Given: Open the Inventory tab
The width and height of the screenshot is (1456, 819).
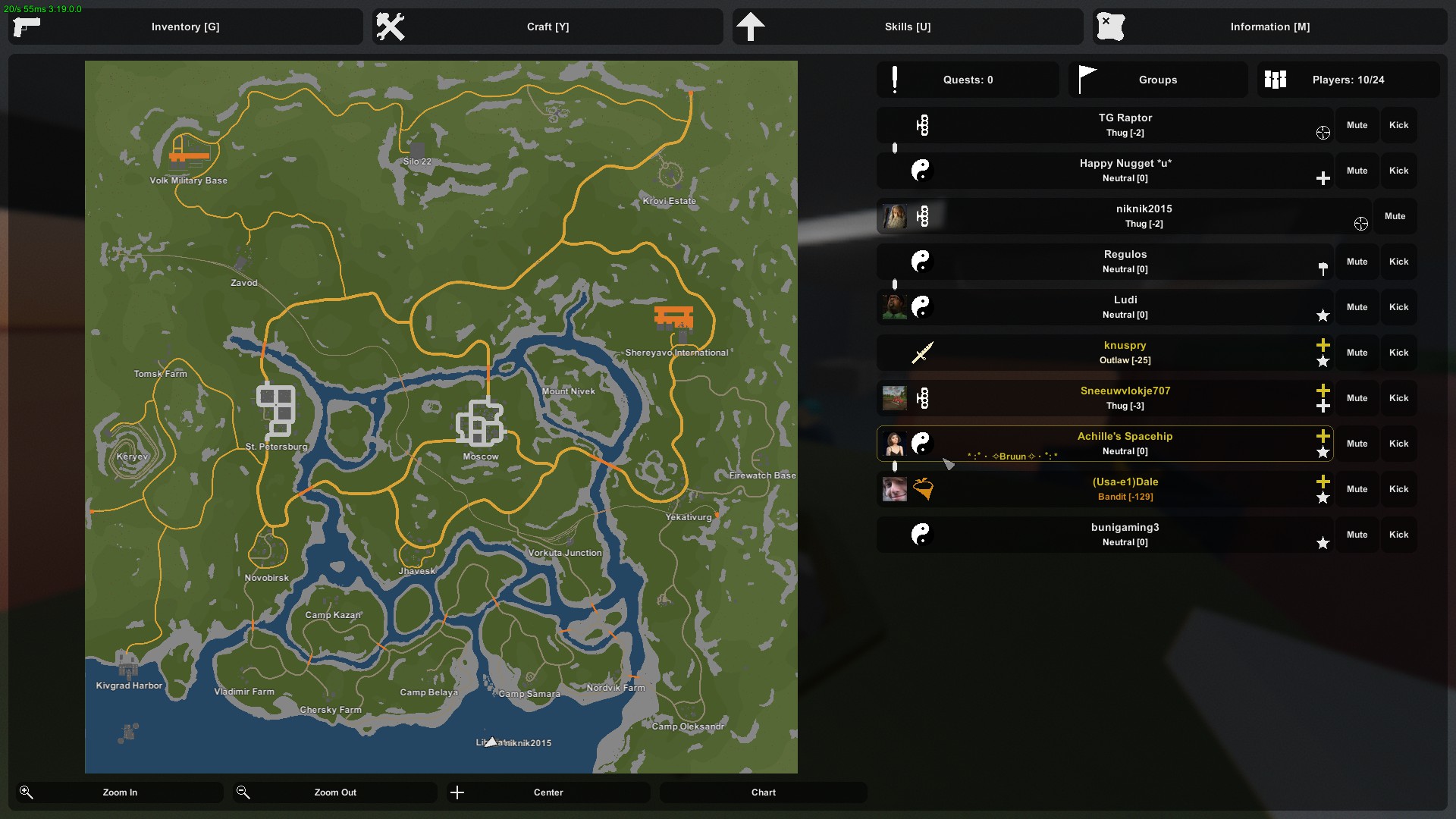Looking at the screenshot, I should pyautogui.click(x=185, y=27).
